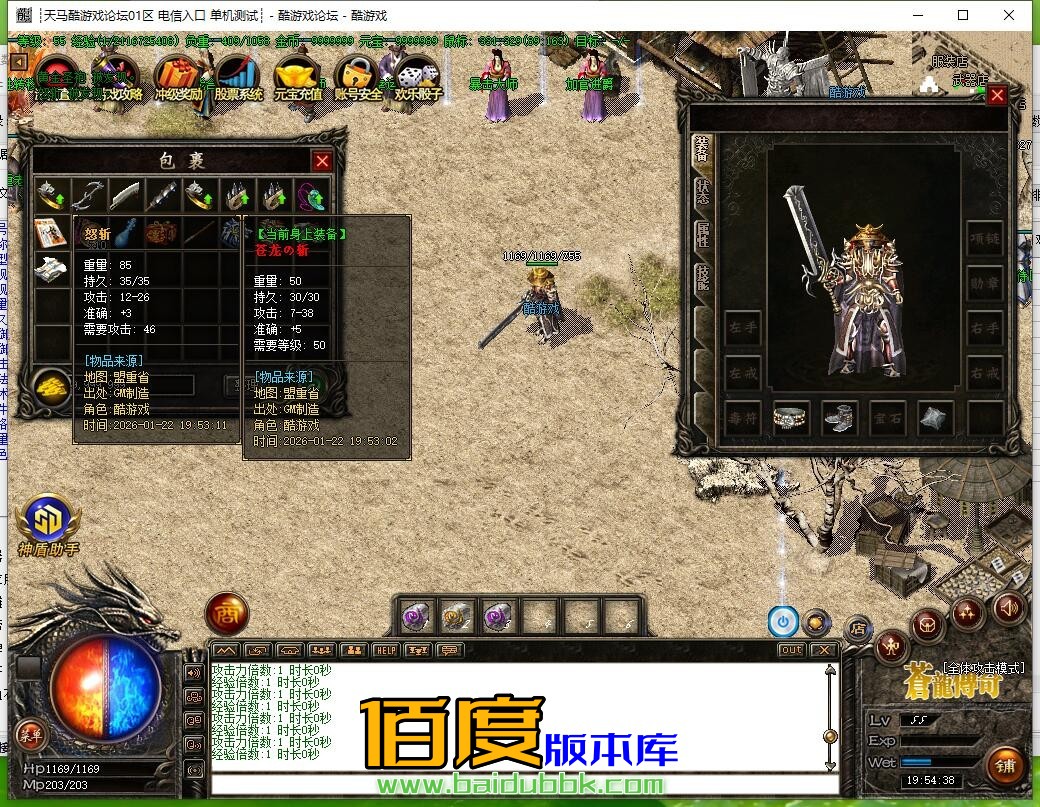Click the 账号安全 padlock icon

click(357, 76)
